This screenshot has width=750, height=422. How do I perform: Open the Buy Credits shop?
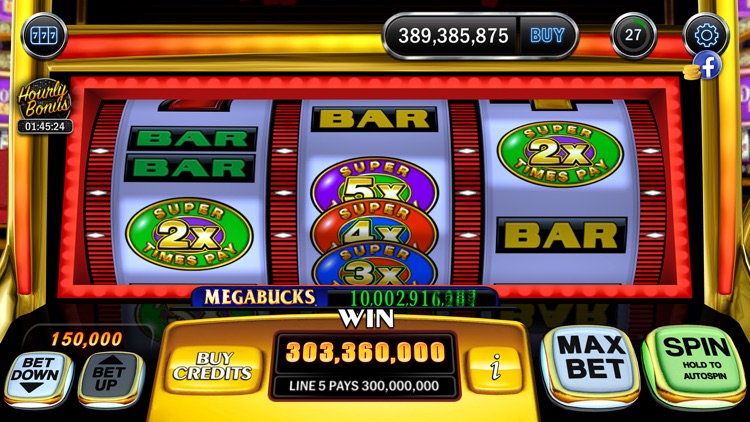click(211, 366)
